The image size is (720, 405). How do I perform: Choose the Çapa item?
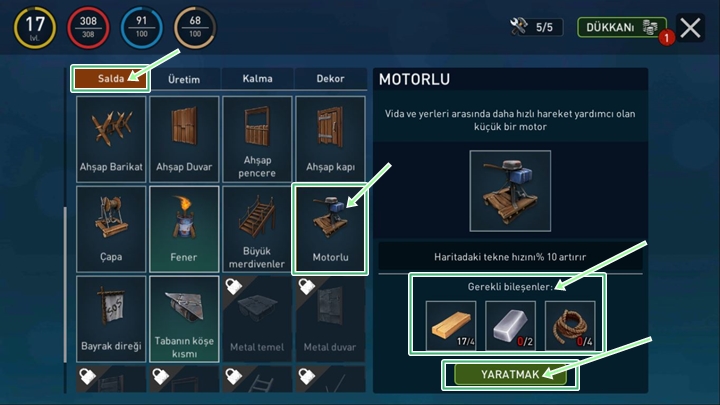pyautogui.click(x=111, y=229)
